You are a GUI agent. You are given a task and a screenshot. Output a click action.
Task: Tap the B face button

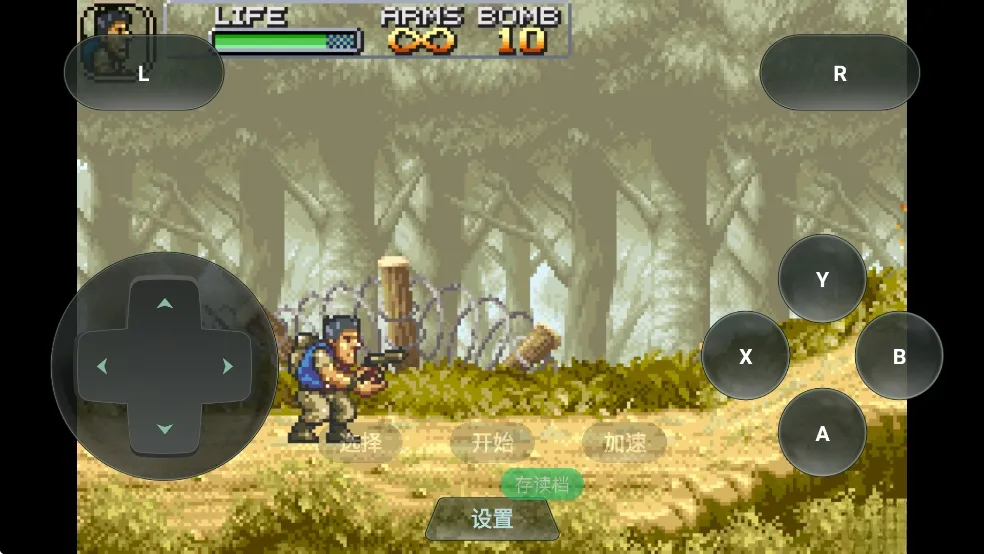click(x=899, y=356)
